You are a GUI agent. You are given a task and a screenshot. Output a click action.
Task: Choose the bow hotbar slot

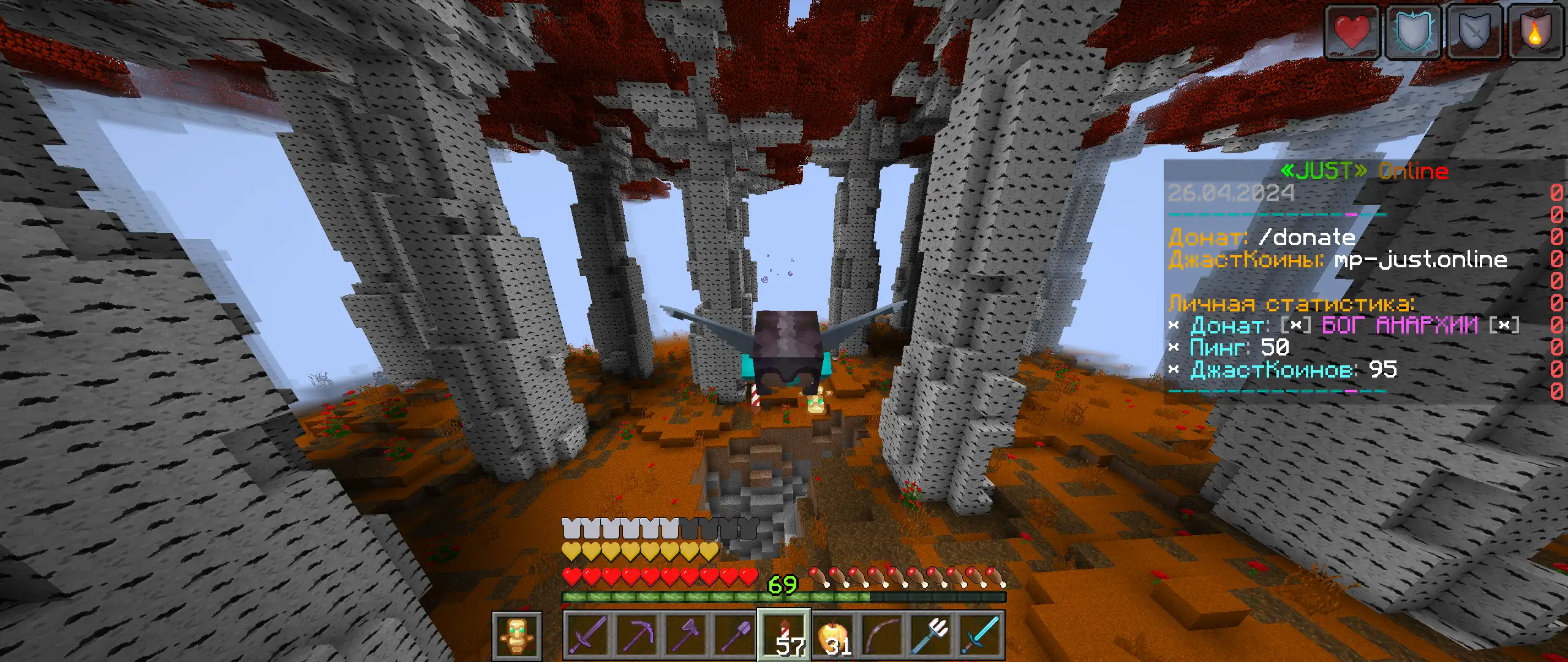click(x=882, y=636)
